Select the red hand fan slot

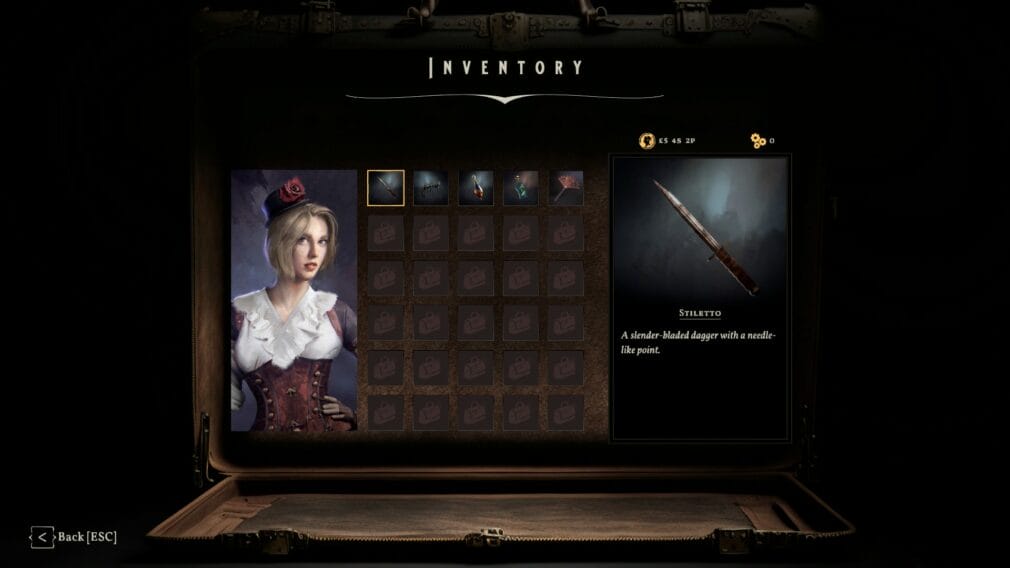tap(566, 188)
